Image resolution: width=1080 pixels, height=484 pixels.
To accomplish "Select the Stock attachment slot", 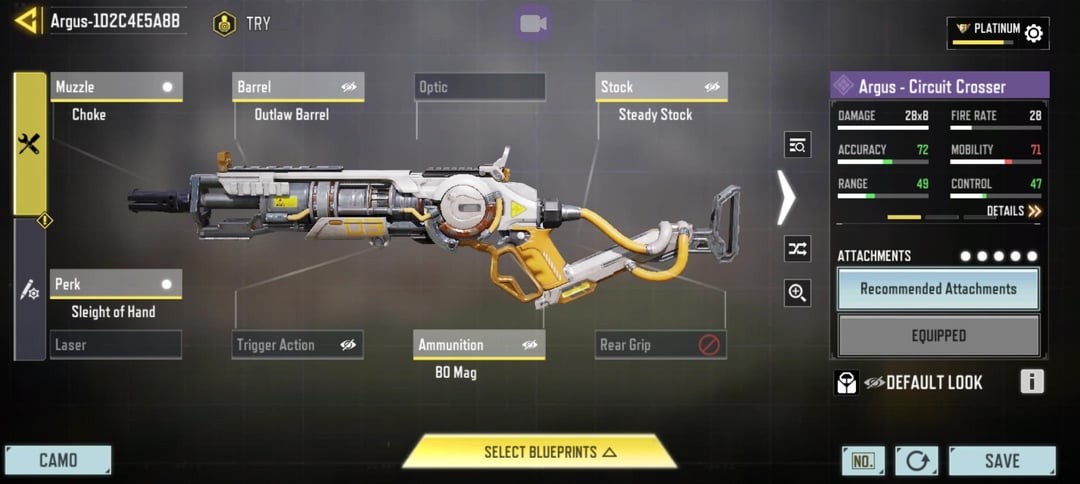I will click(x=661, y=87).
